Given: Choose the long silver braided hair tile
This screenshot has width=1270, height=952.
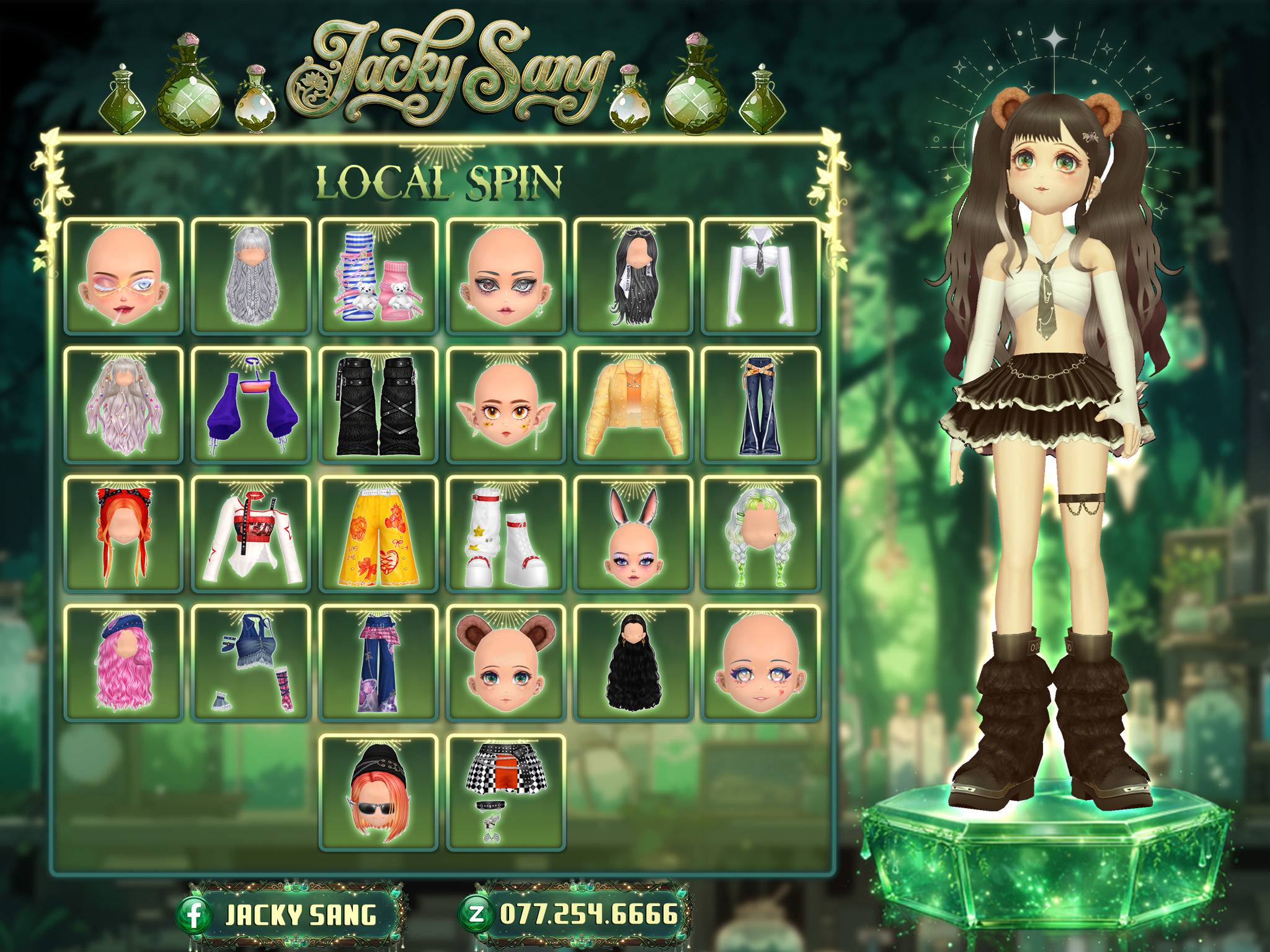Looking at the screenshot, I should pyautogui.click(x=251, y=276).
